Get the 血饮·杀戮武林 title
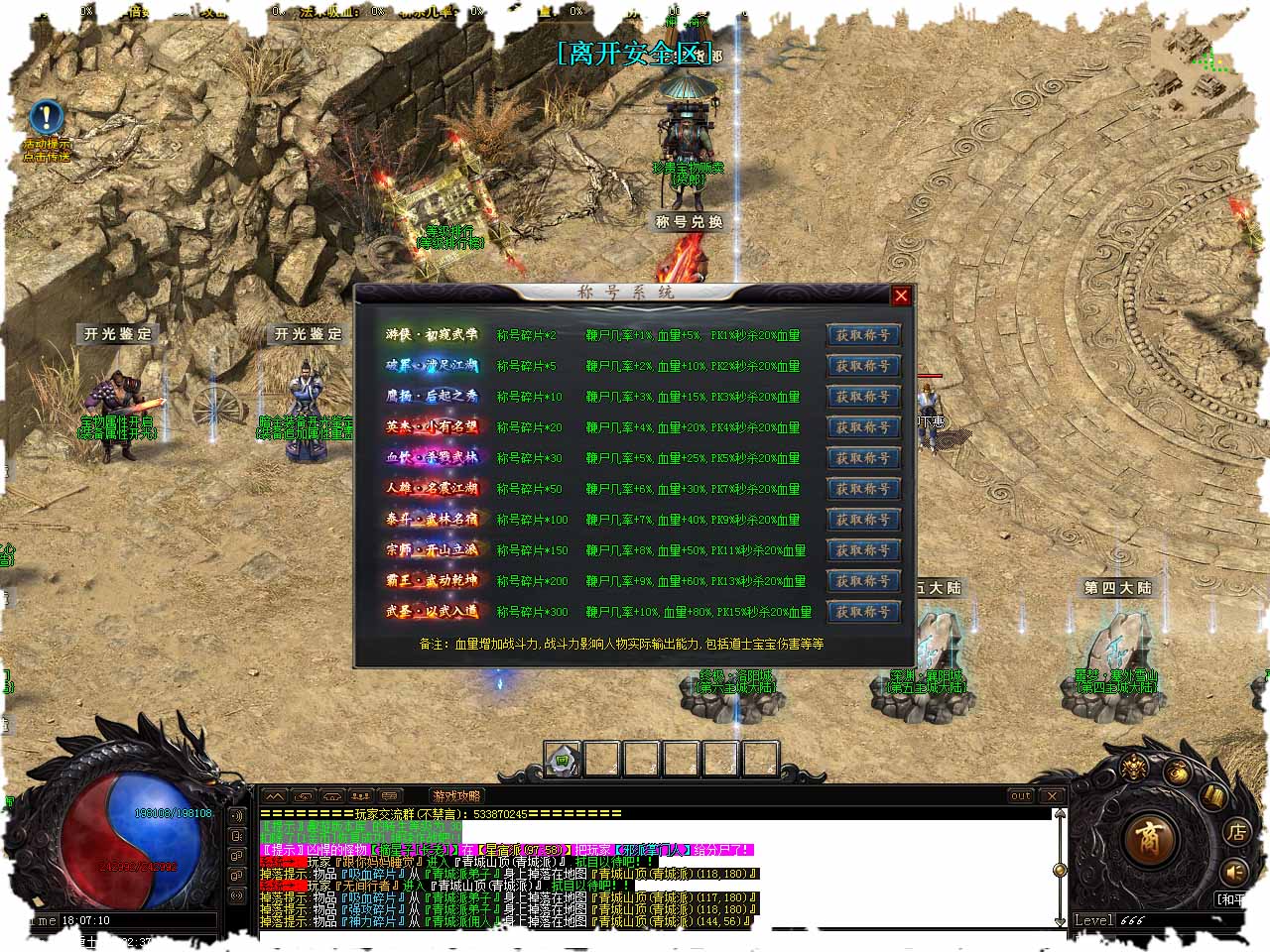1270x952 pixels. coord(862,458)
